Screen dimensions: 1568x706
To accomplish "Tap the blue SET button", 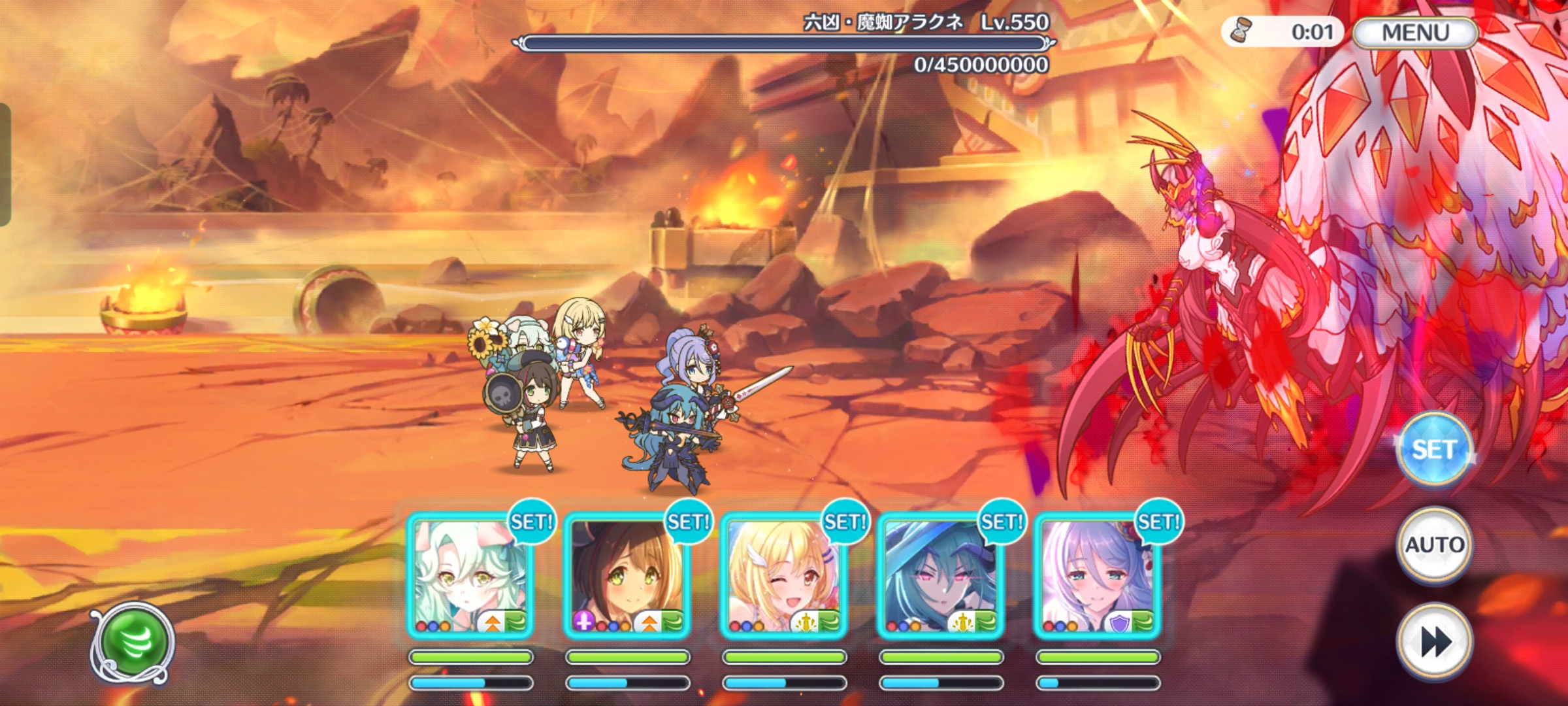I will click(x=1433, y=450).
